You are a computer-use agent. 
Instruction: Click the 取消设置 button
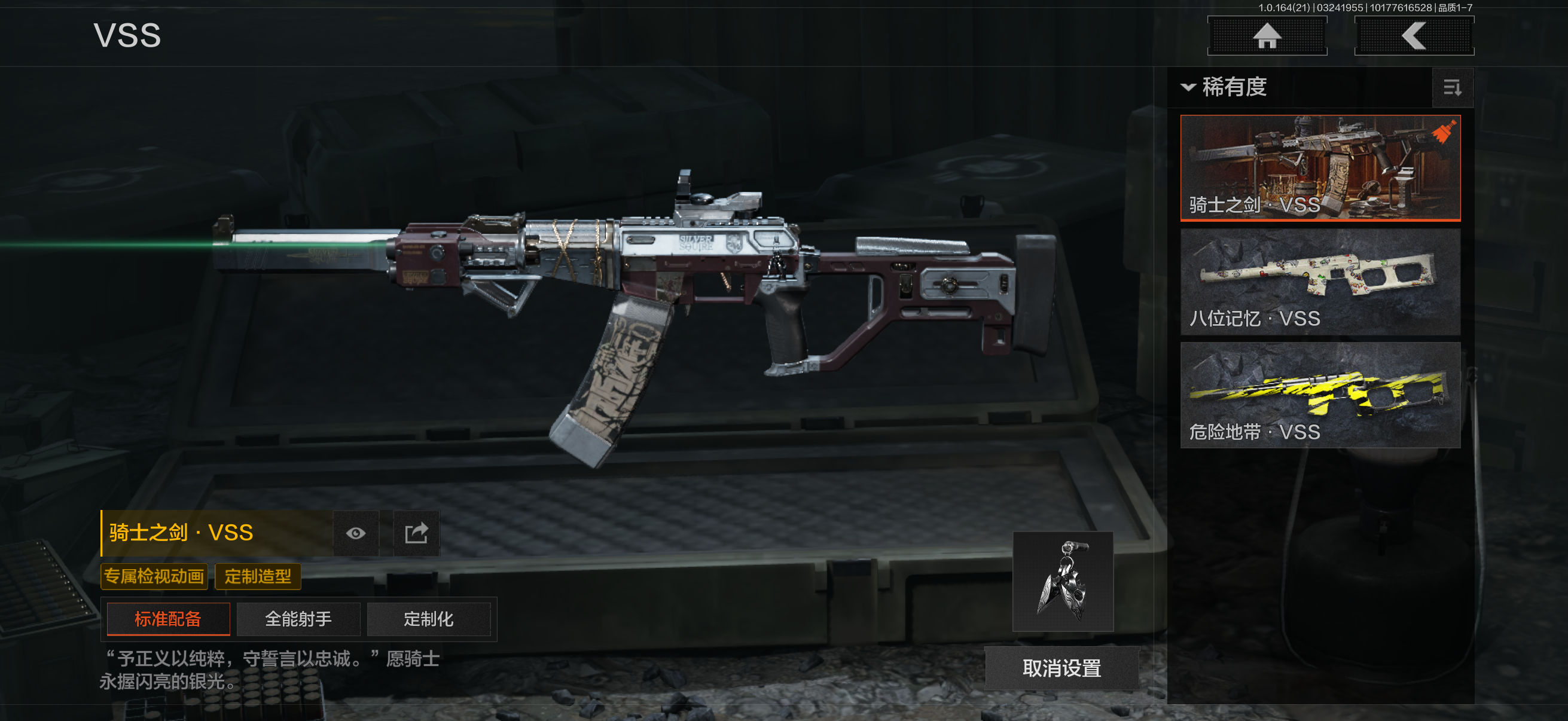tap(1061, 668)
